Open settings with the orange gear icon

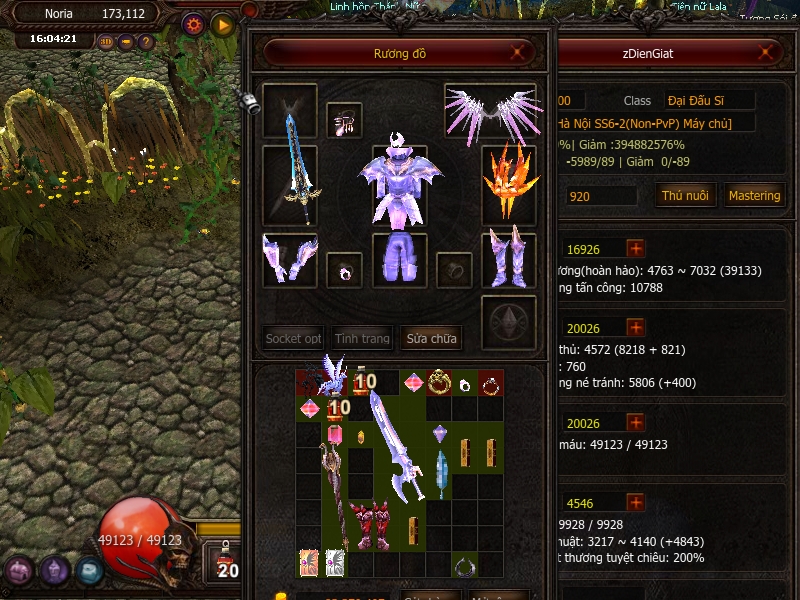pos(193,23)
